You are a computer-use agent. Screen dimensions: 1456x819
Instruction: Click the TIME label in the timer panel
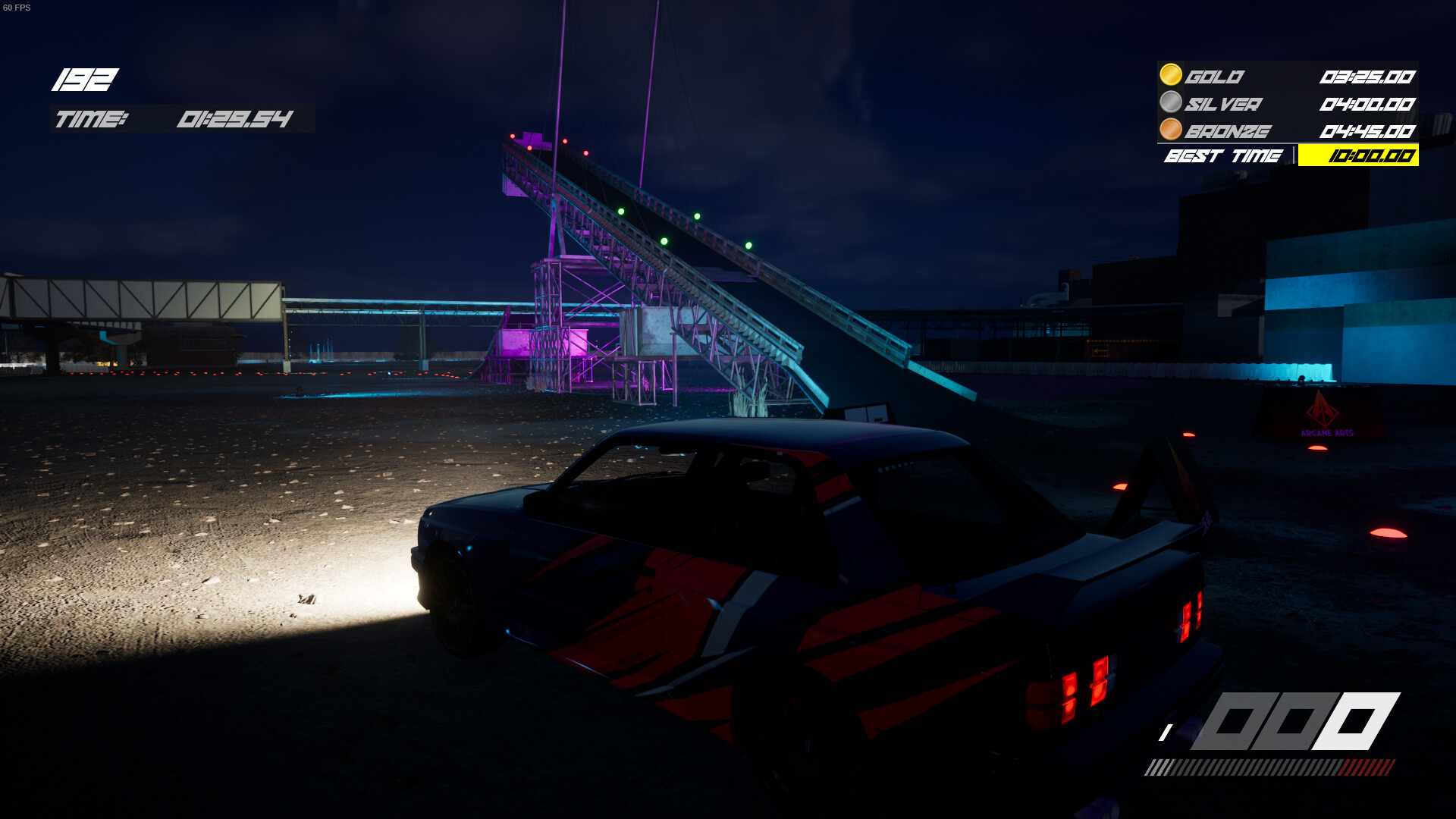click(93, 118)
